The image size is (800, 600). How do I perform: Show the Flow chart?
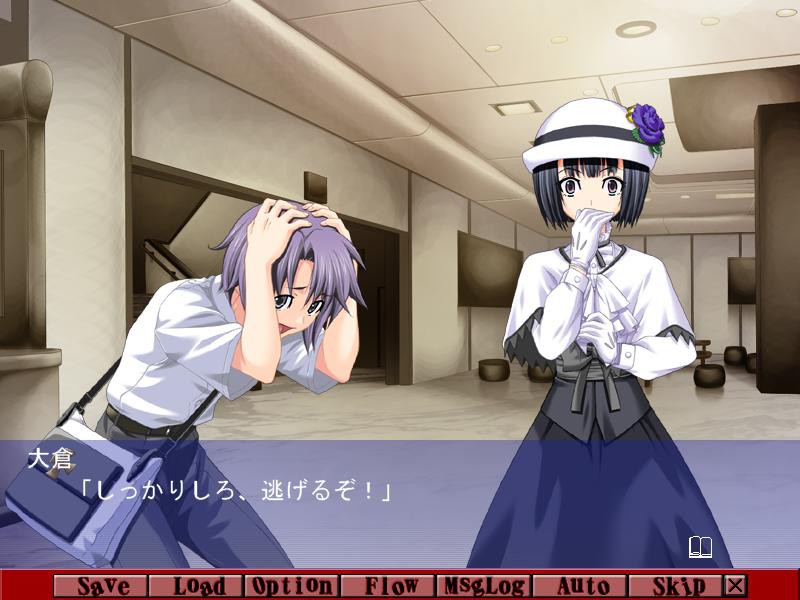pos(389,586)
